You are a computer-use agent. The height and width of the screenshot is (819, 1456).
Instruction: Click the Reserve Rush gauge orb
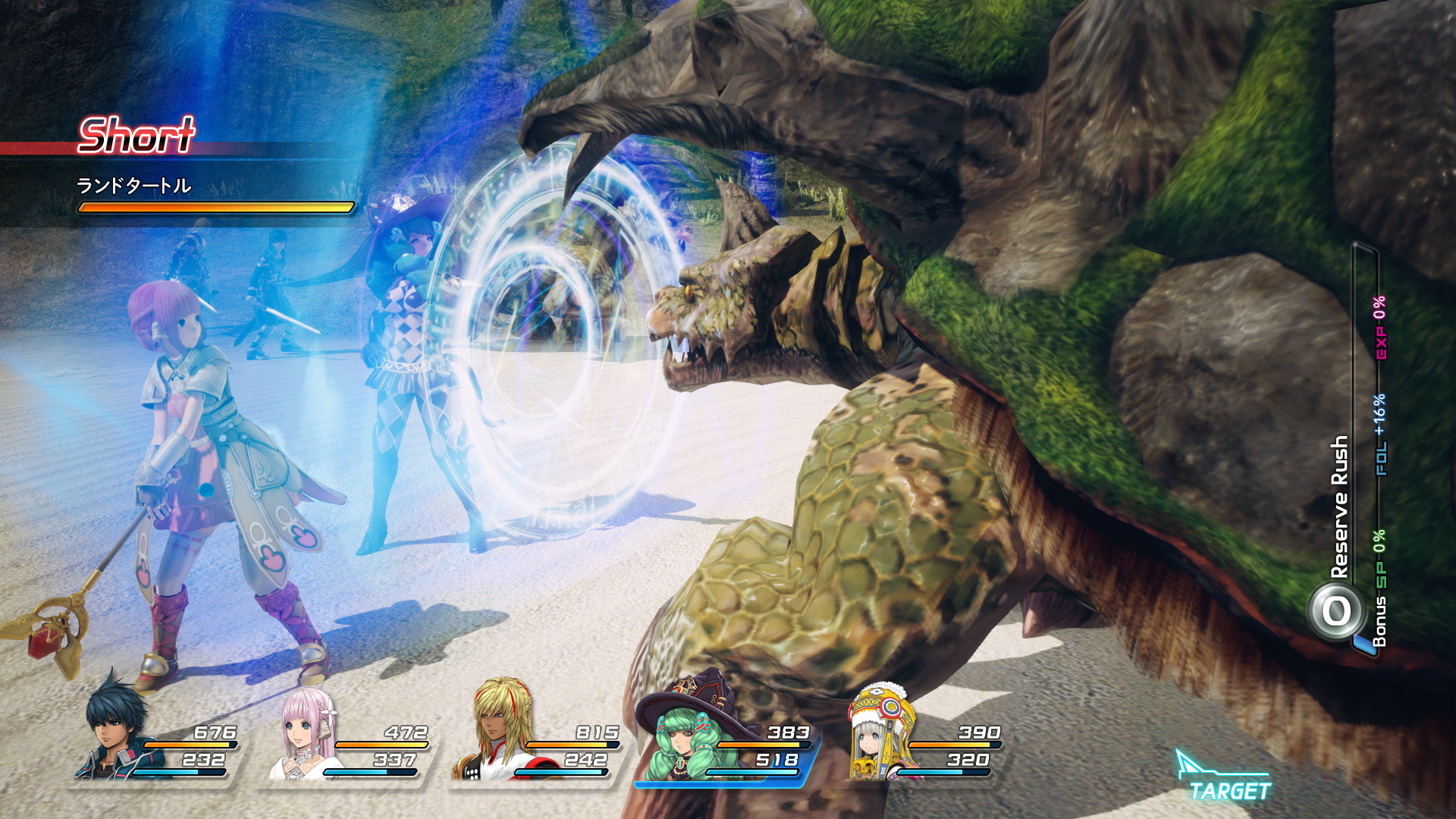[x=1336, y=610]
